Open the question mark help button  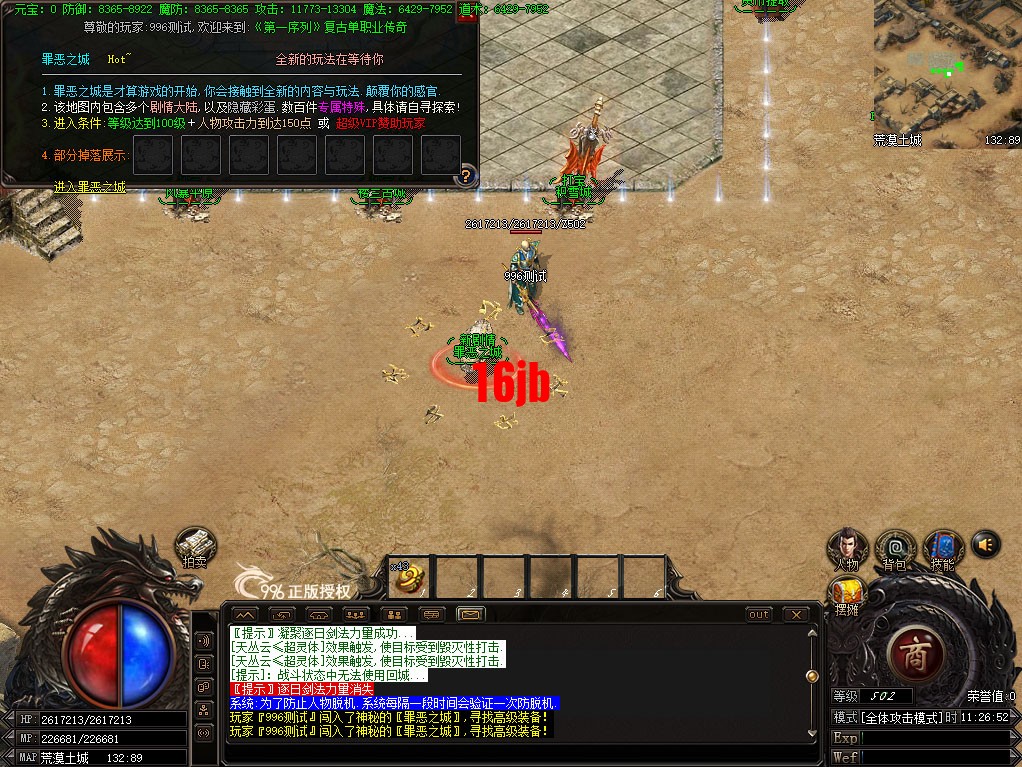(464, 178)
